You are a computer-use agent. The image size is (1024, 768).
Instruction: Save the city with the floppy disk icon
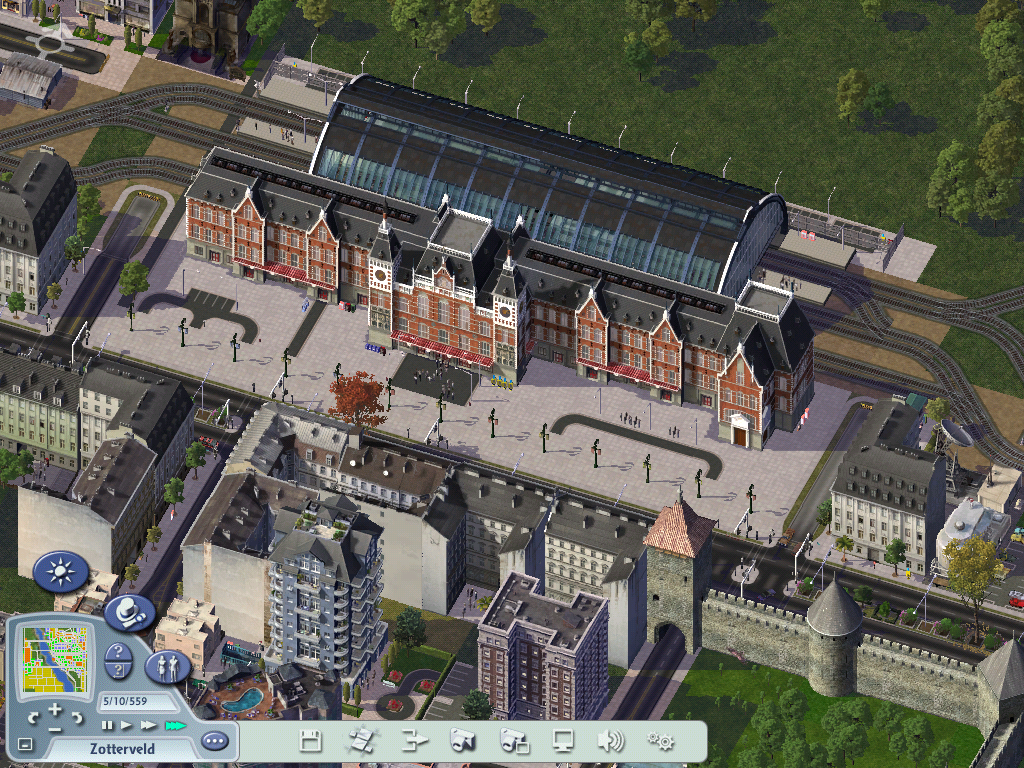click(x=311, y=741)
